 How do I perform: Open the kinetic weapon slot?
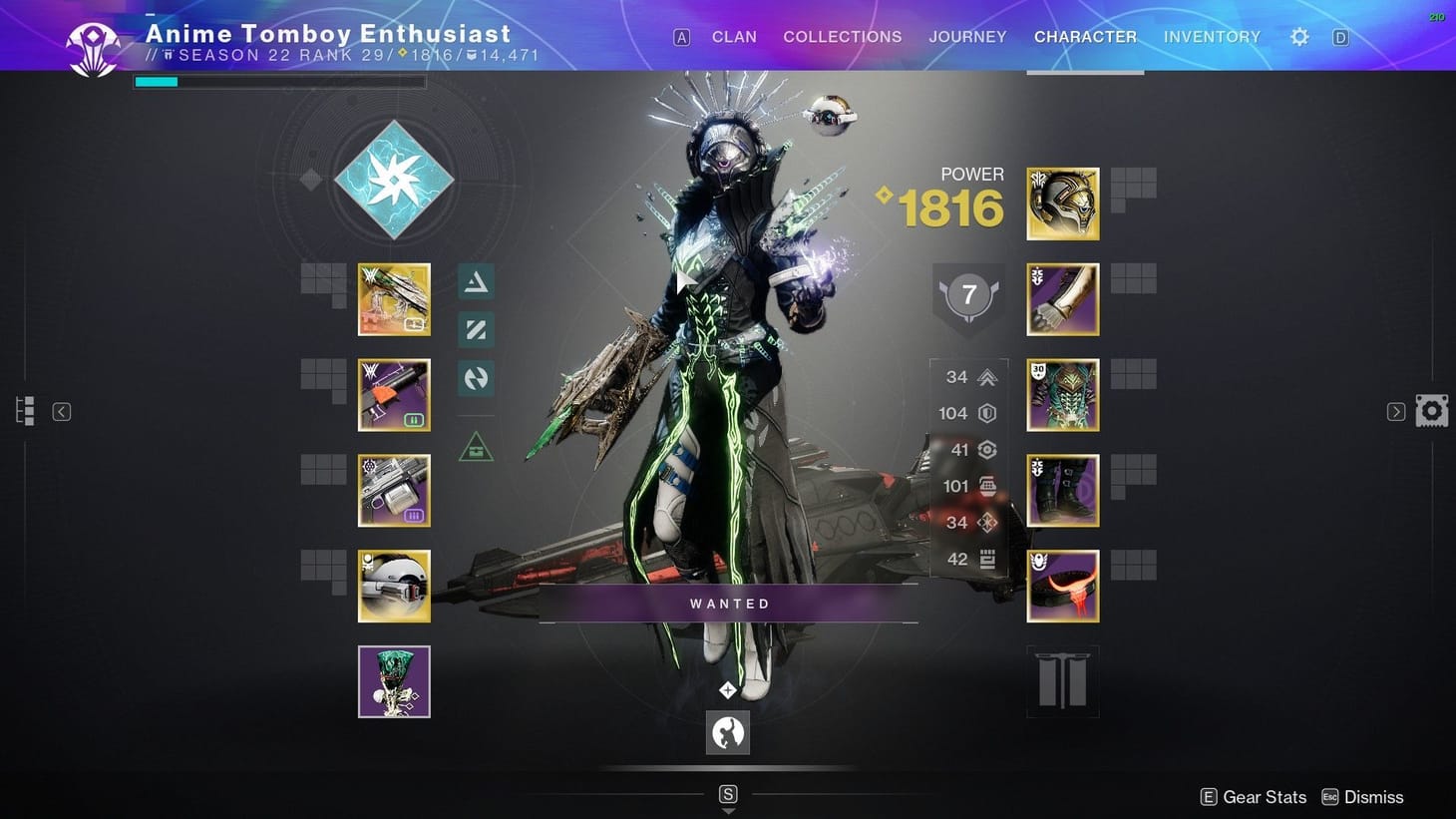(x=394, y=299)
